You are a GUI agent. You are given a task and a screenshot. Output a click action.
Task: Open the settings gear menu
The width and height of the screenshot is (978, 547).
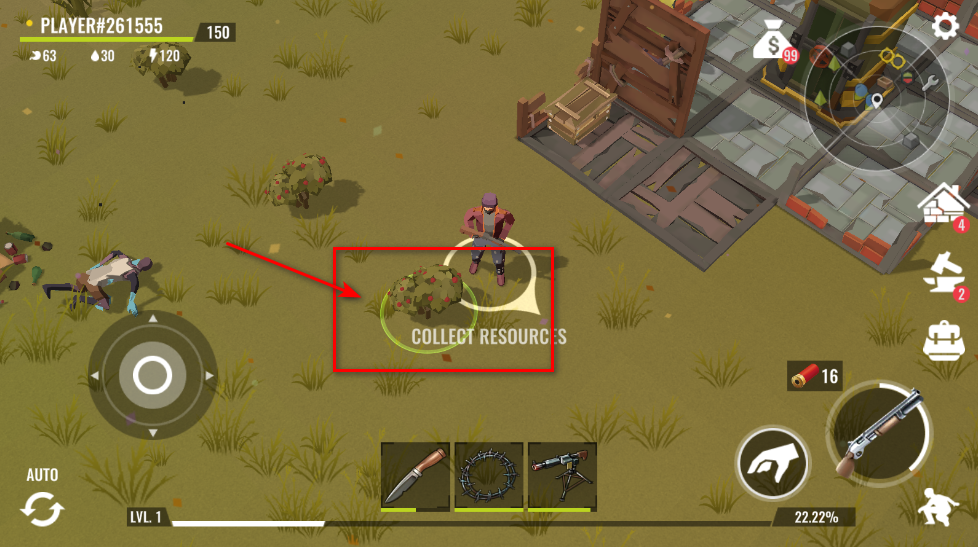tap(945, 25)
